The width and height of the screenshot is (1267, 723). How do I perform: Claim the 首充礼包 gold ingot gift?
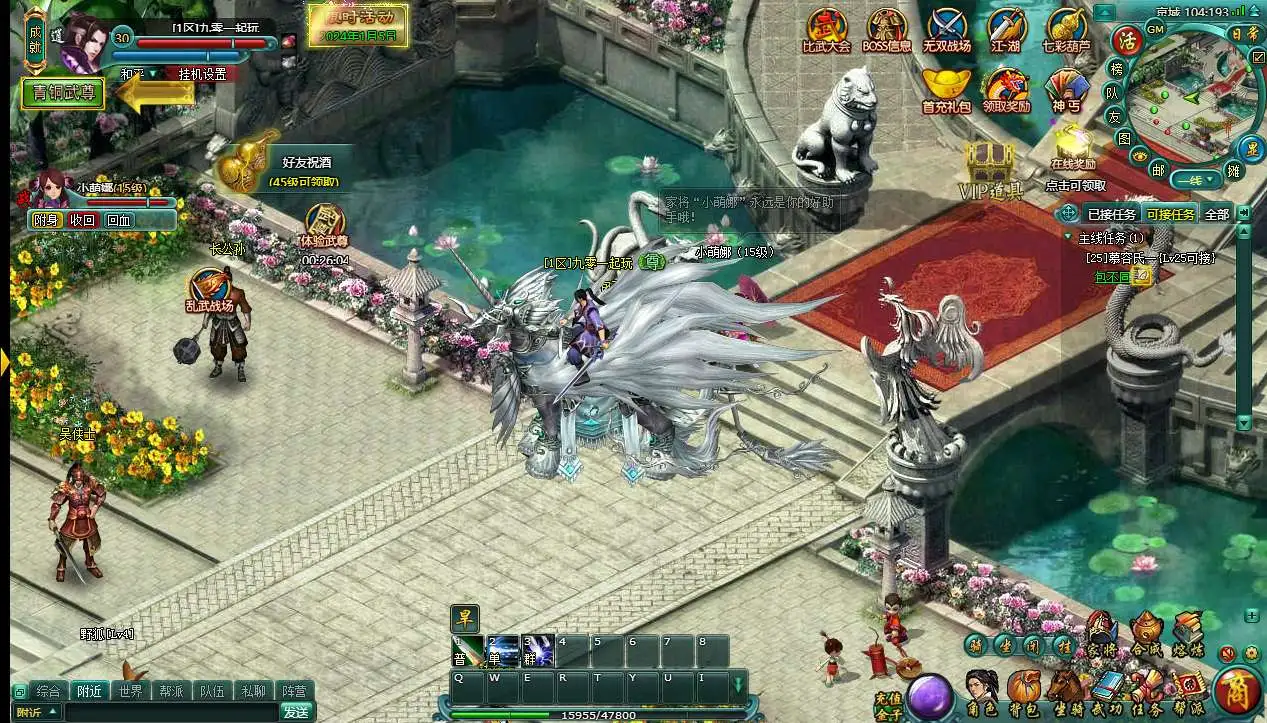(946, 88)
